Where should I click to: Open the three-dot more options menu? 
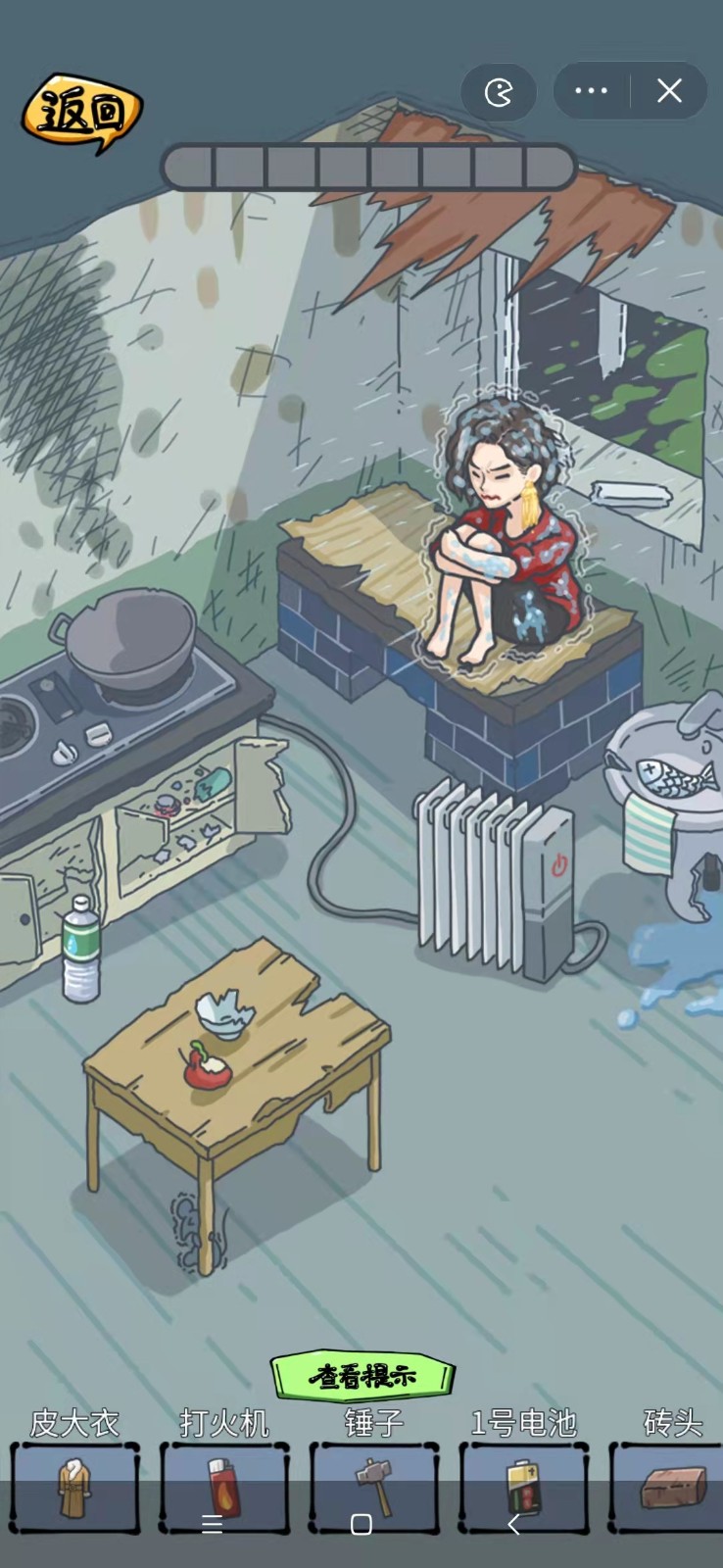pyautogui.click(x=592, y=91)
